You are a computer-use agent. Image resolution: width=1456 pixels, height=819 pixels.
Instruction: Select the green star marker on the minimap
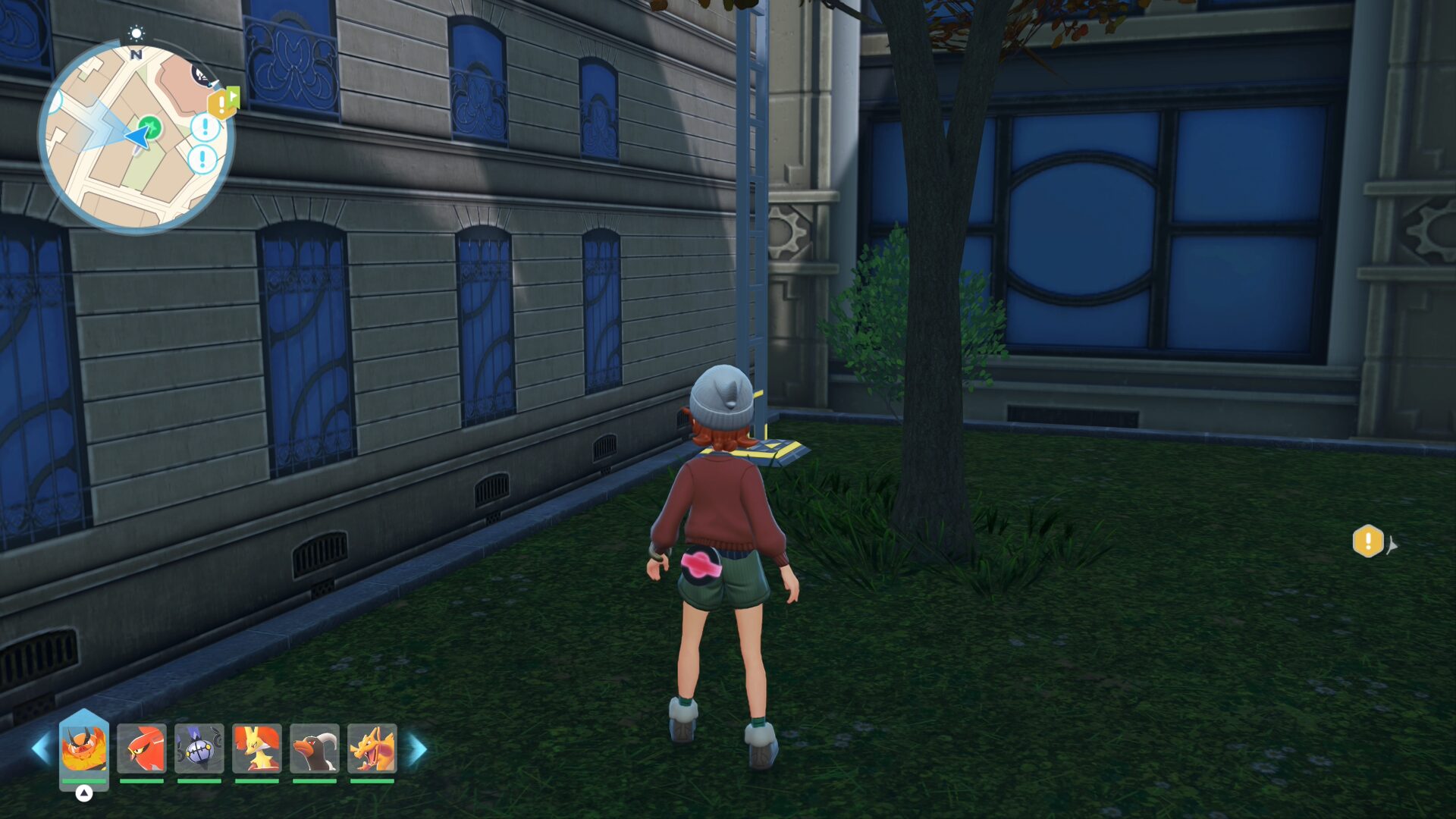pyautogui.click(x=151, y=126)
